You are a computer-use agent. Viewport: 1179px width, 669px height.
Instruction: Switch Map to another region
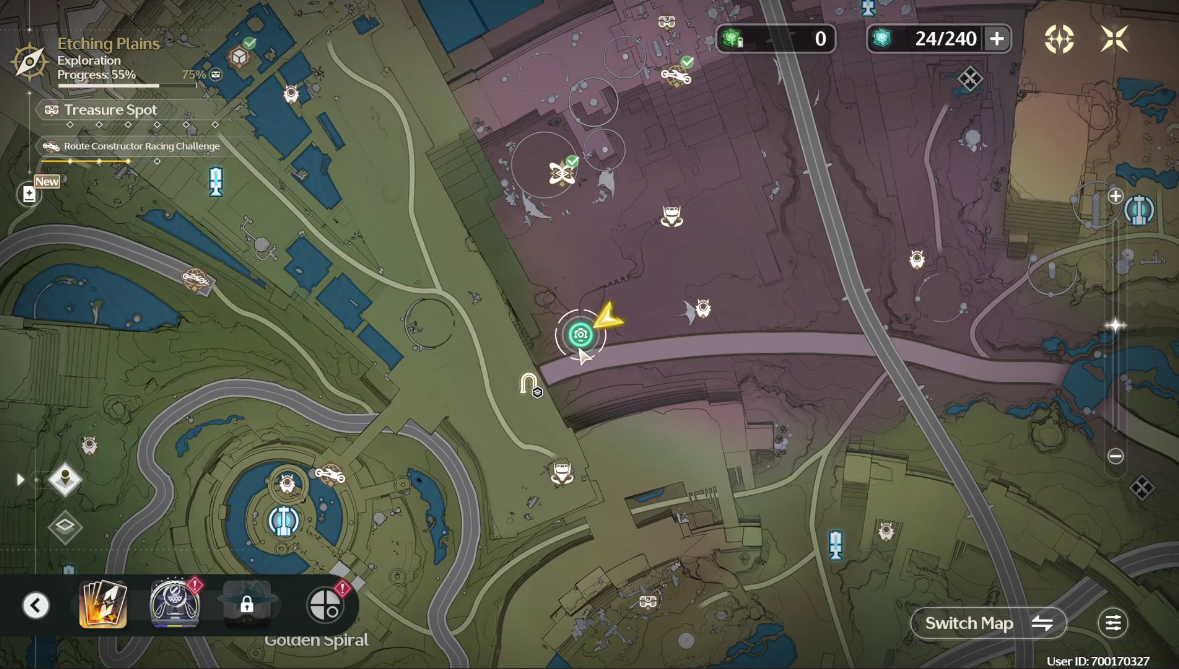click(988, 623)
